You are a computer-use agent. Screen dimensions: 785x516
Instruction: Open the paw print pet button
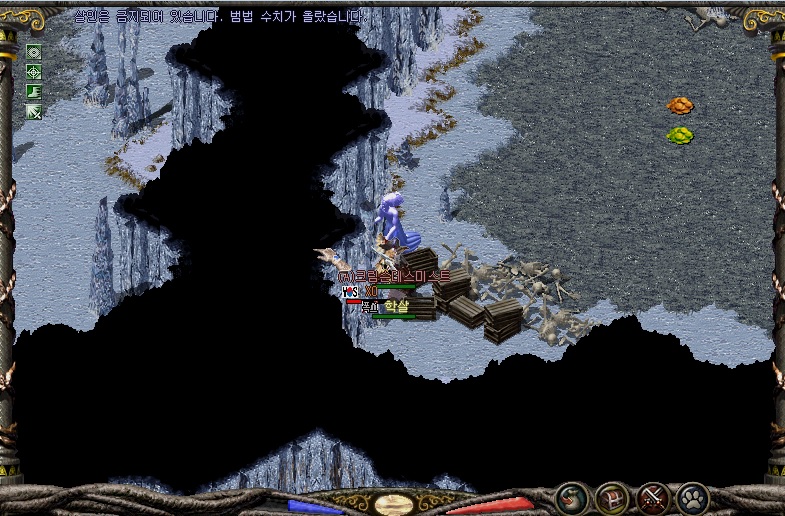pos(692,497)
